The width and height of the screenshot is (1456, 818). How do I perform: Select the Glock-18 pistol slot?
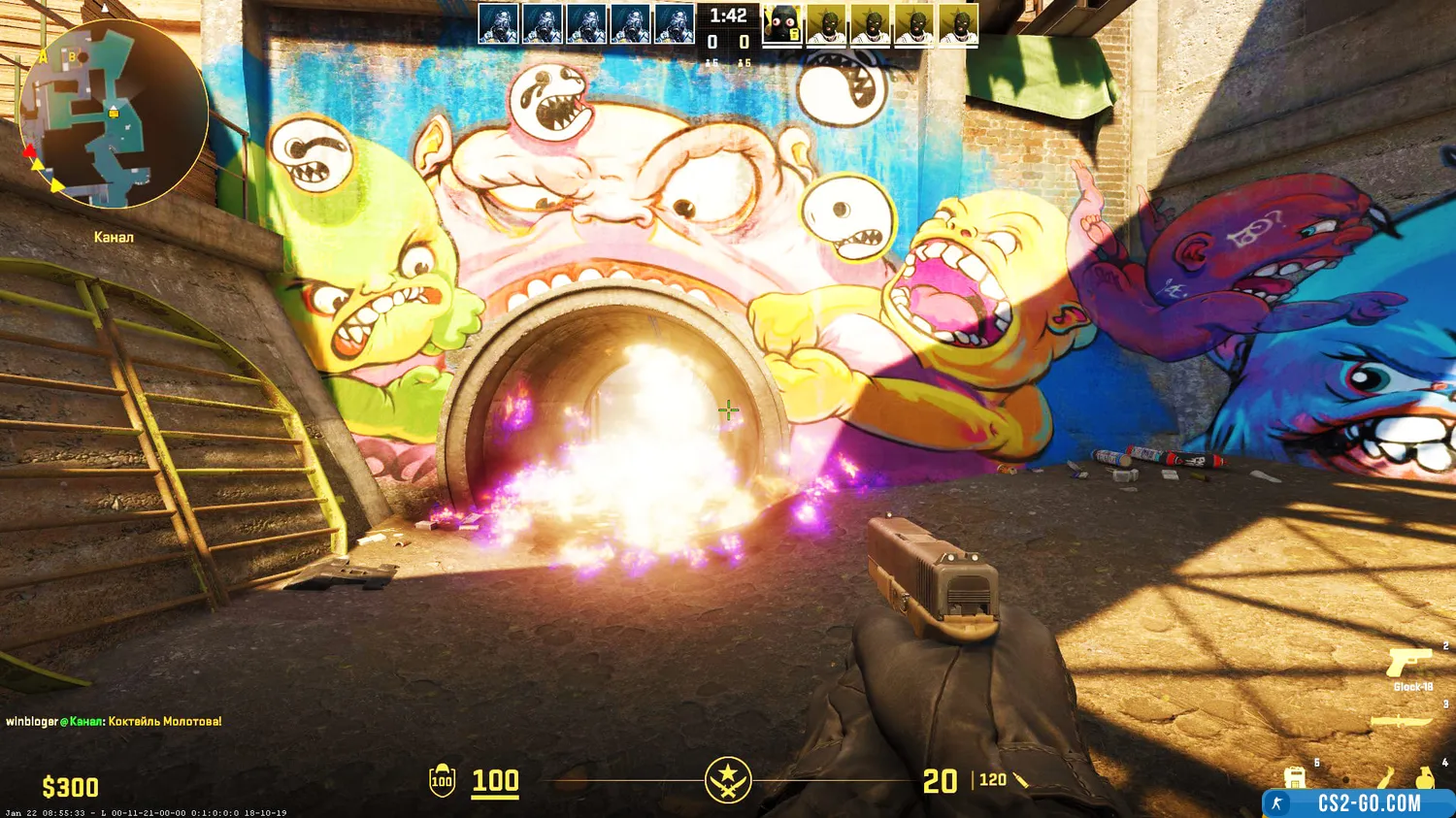(1409, 663)
